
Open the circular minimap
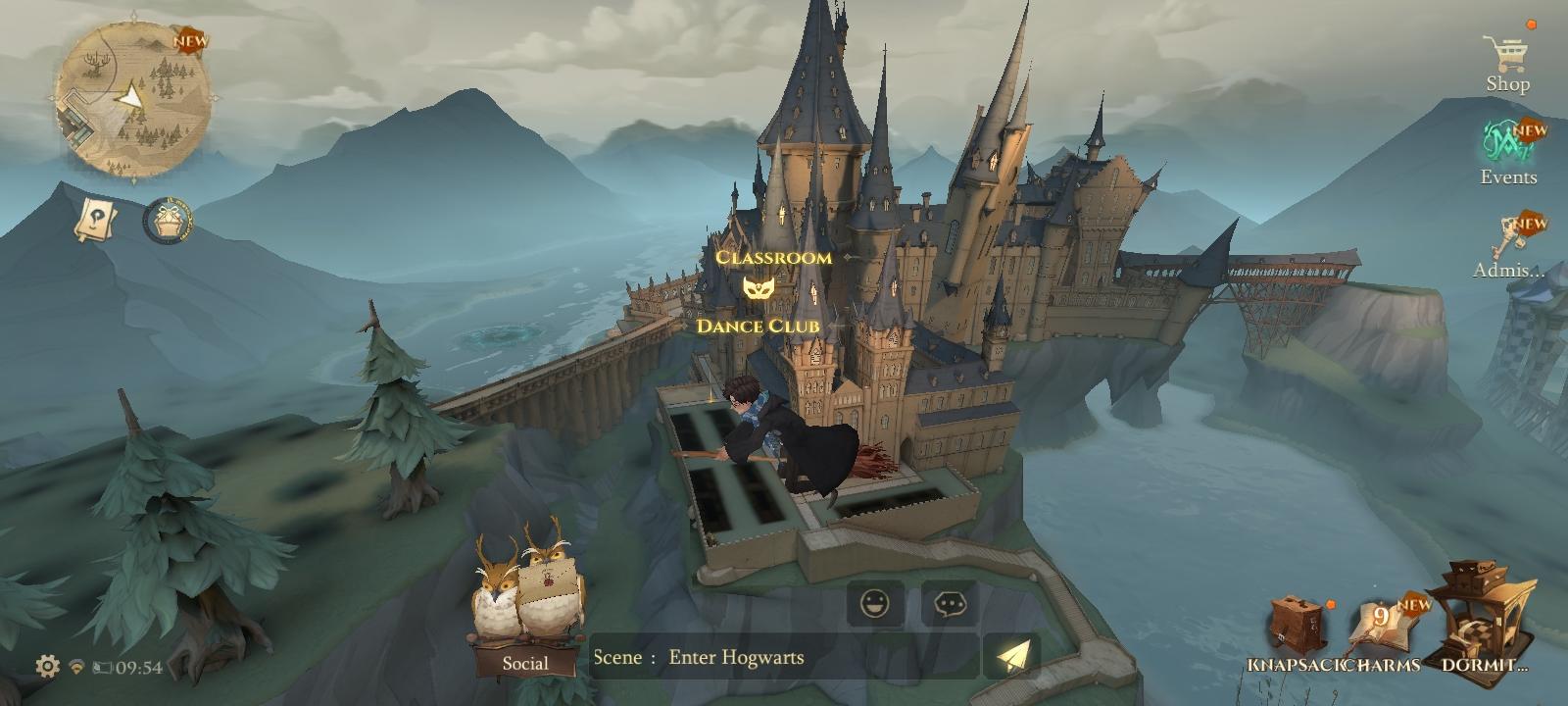click(132, 100)
